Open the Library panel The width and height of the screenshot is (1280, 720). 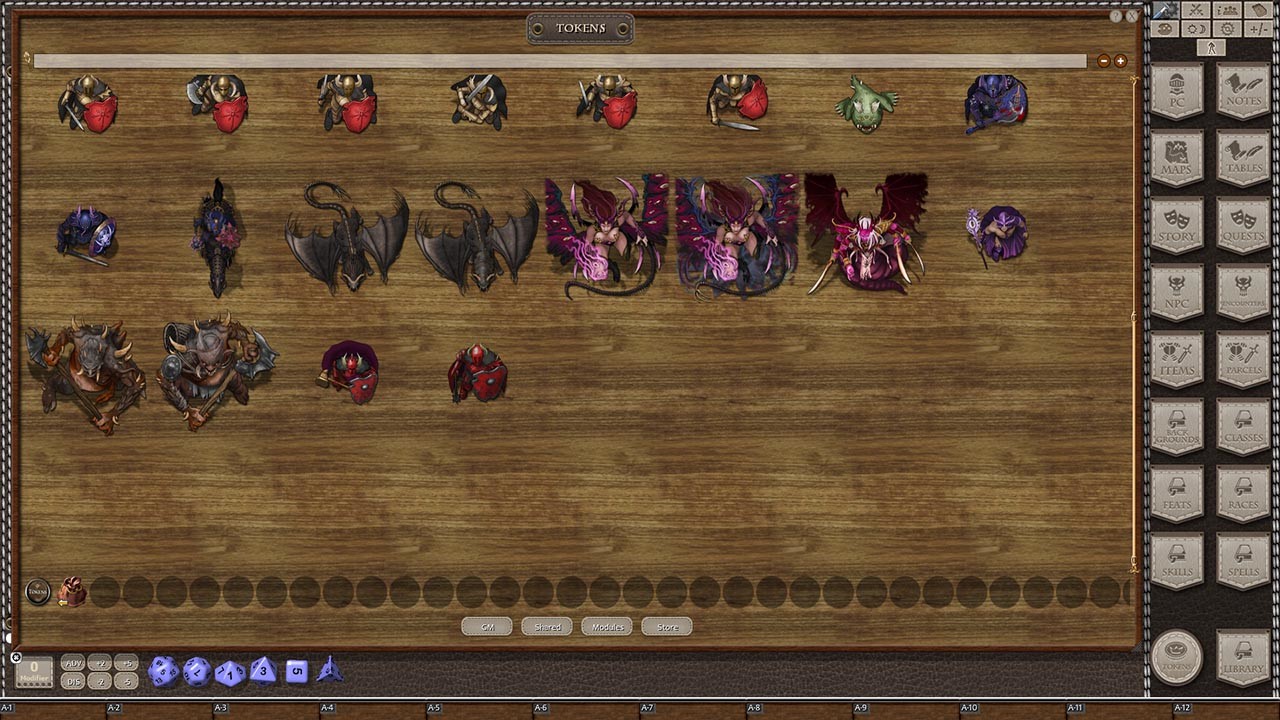[1242, 657]
